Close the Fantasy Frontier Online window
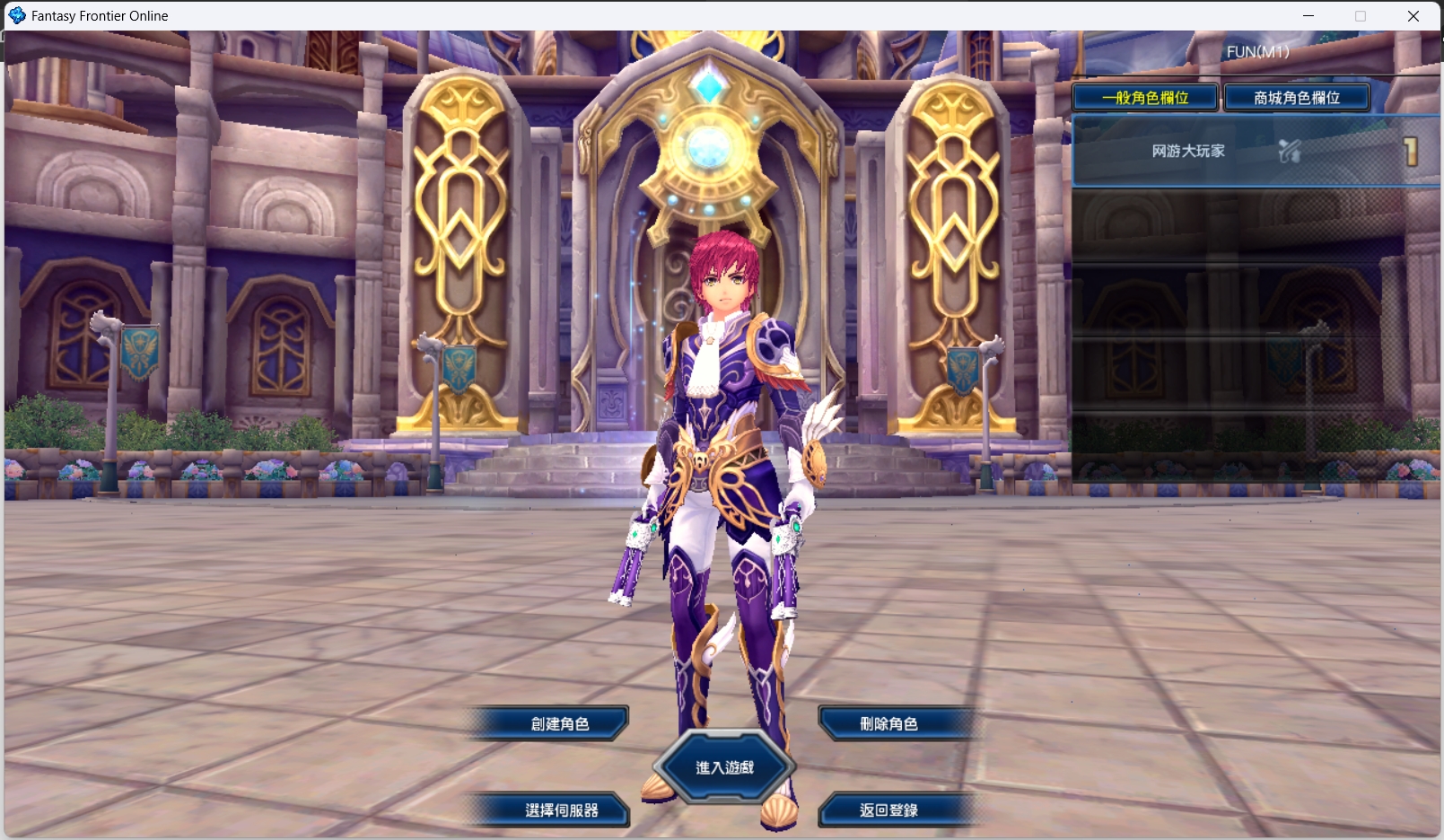Viewport: 1444px width, 840px height. (1413, 16)
